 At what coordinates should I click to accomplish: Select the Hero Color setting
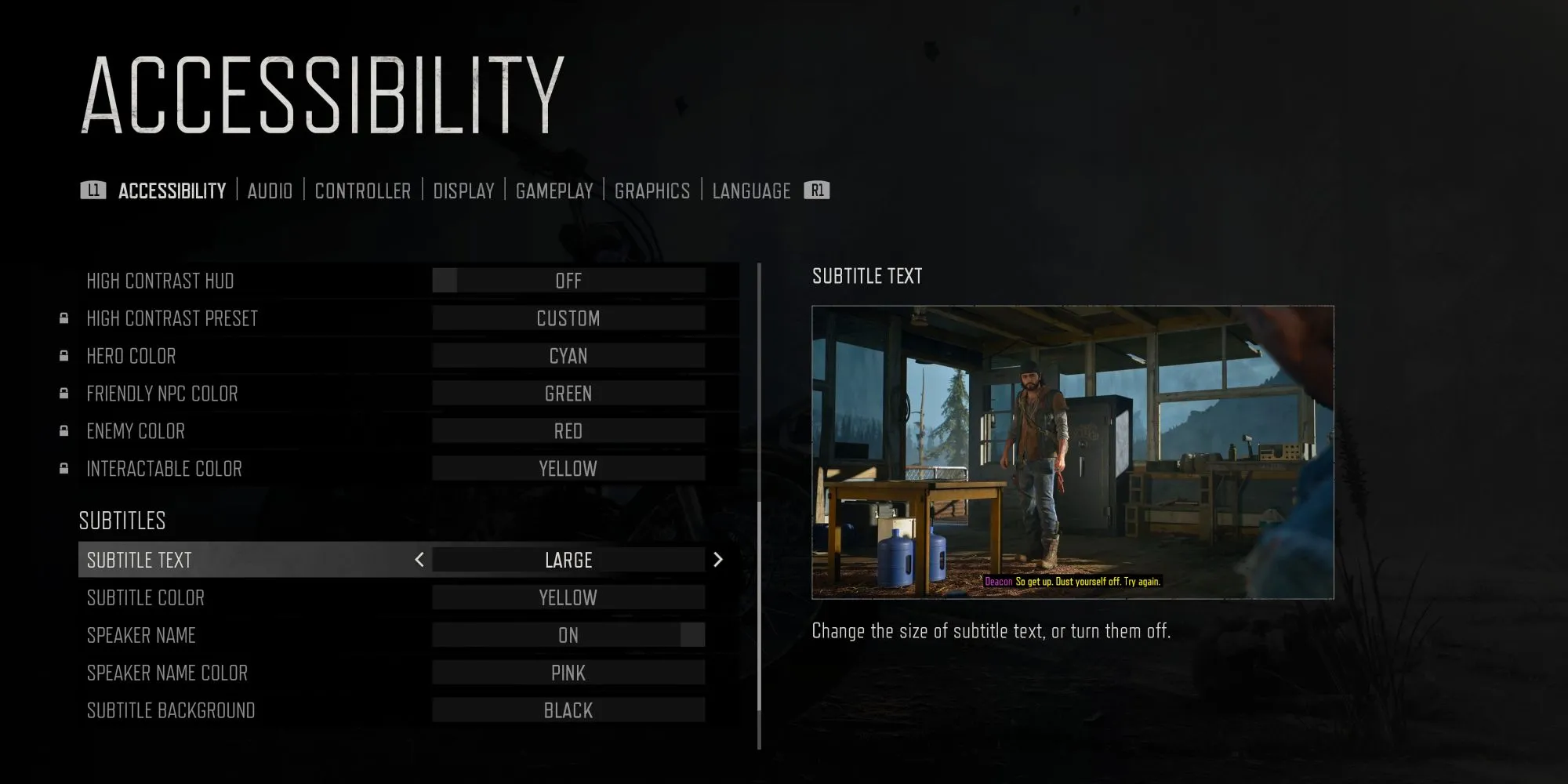coord(568,356)
